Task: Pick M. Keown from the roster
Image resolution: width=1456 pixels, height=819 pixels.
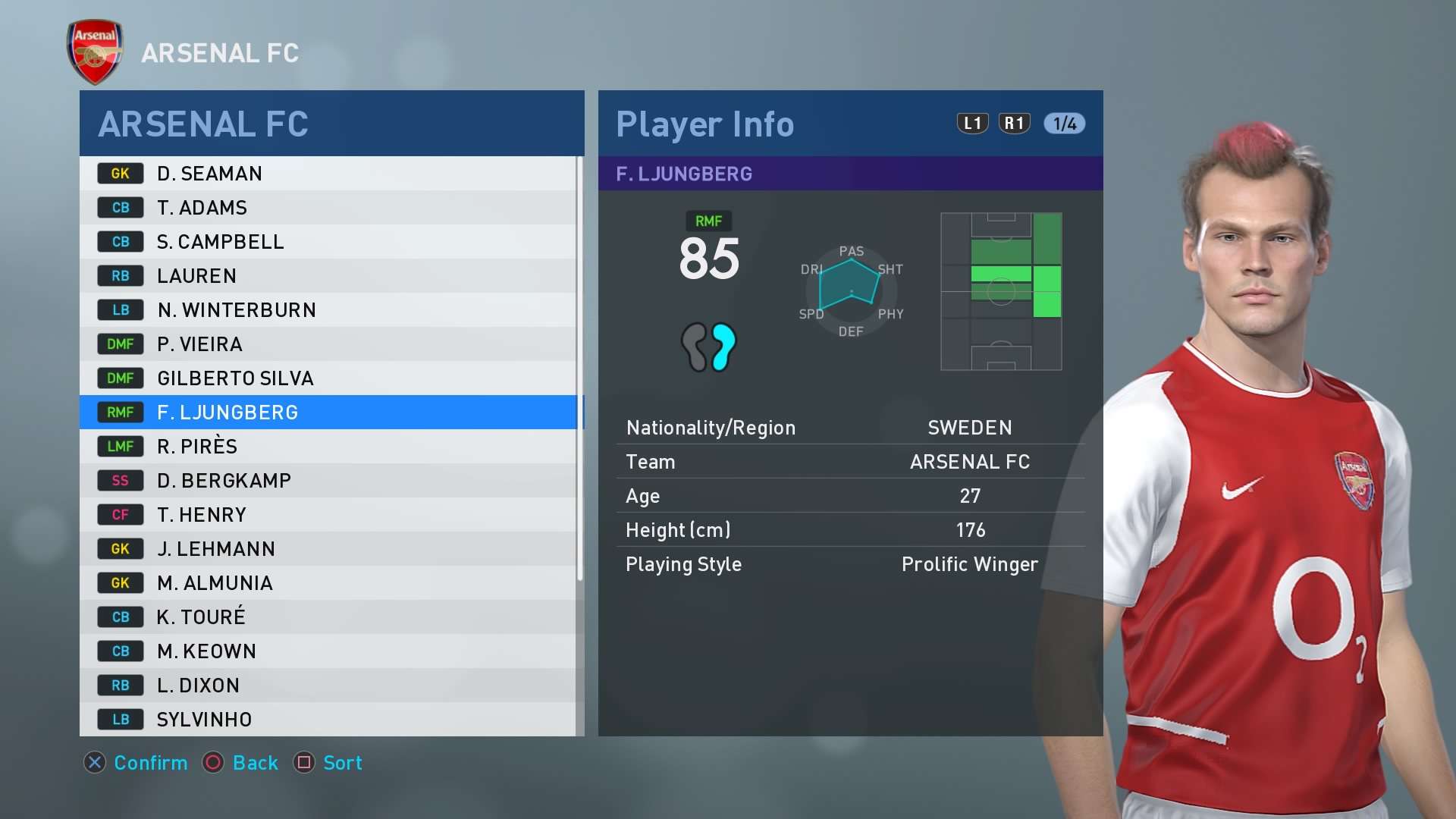Action: click(328, 651)
